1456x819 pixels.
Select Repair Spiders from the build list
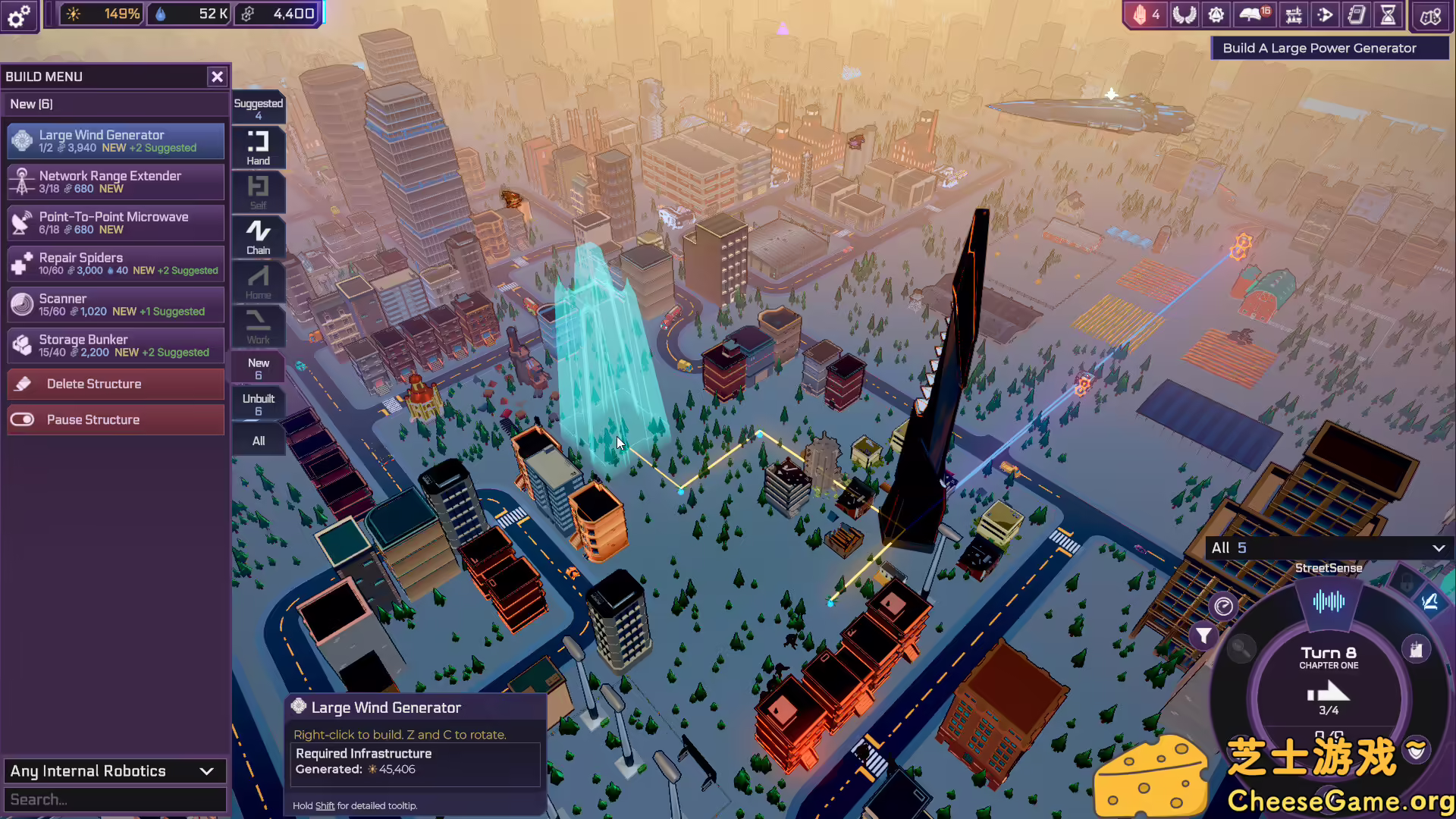[116, 264]
